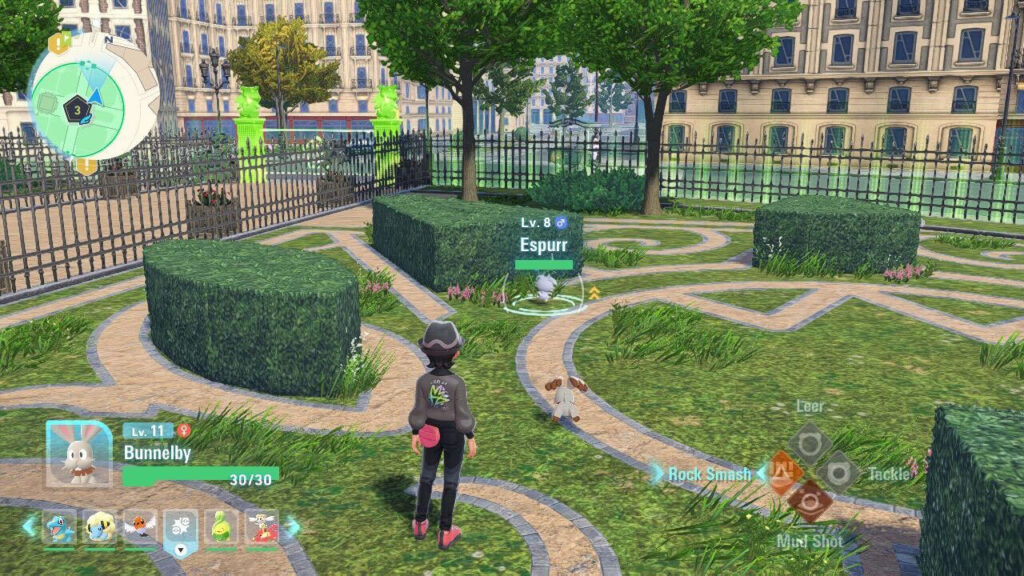
Task: Target the Espurr name label
Action: [x=544, y=244]
